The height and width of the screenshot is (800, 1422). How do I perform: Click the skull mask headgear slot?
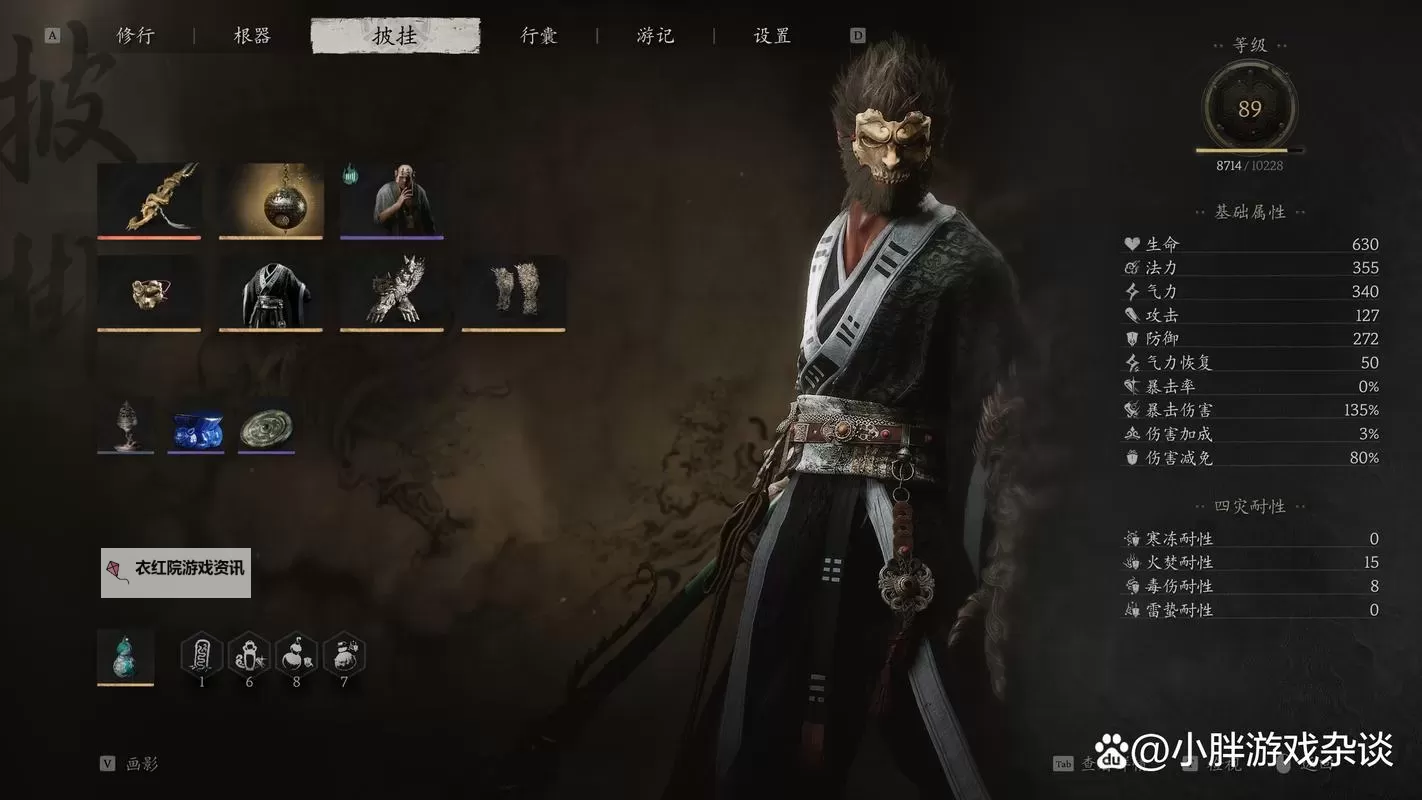coord(148,292)
